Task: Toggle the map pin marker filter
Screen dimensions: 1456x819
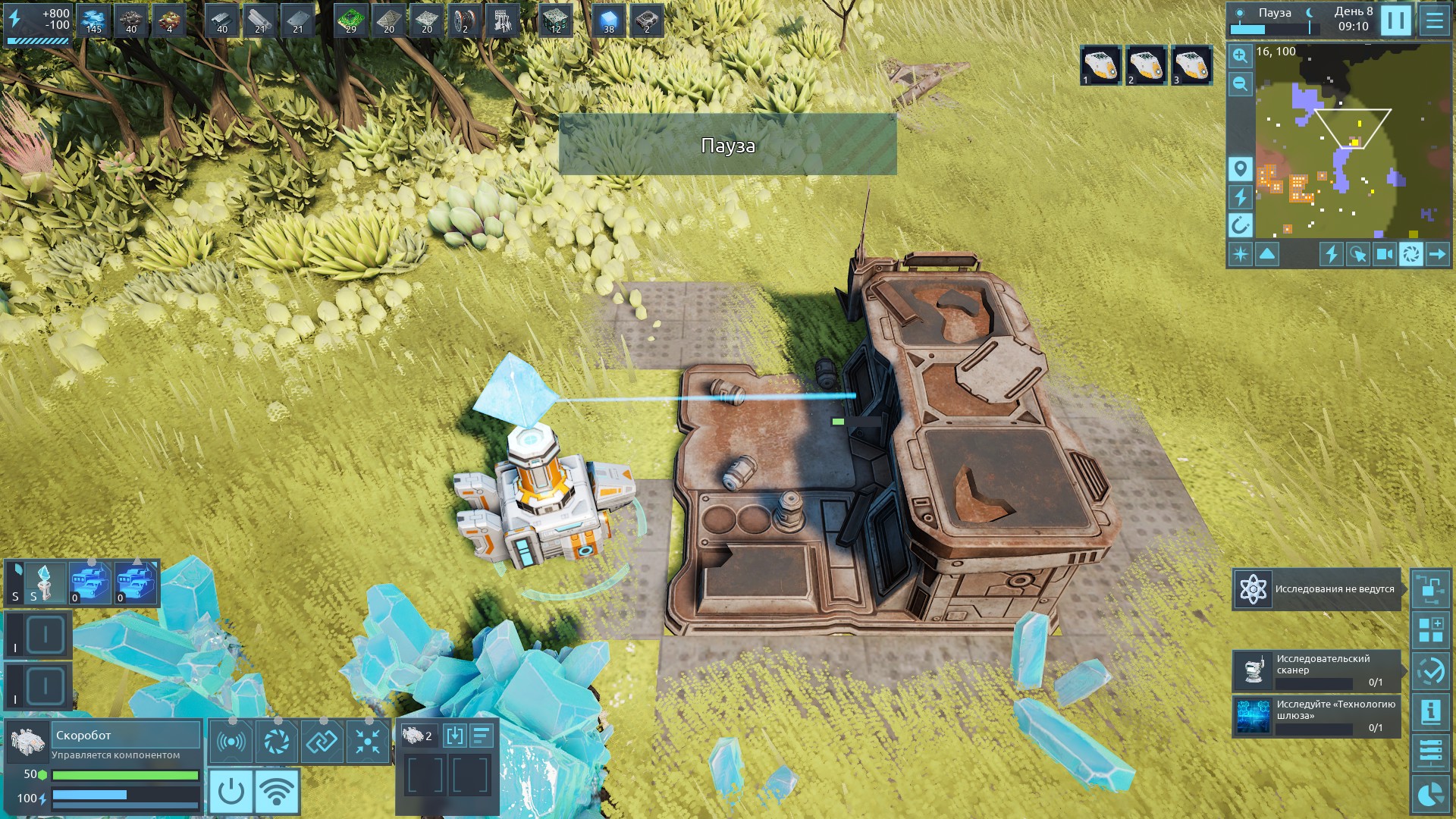Action: [1240, 168]
